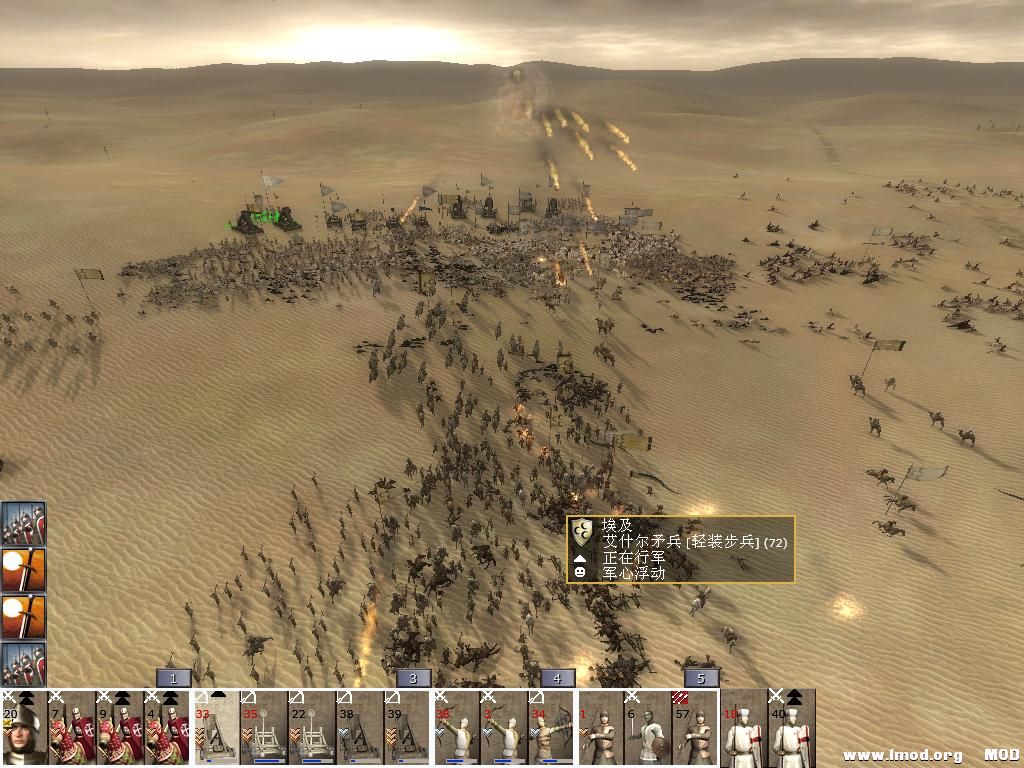Choose the catapult card numbered 22
The image size is (1024, 768).
point(312,728)
